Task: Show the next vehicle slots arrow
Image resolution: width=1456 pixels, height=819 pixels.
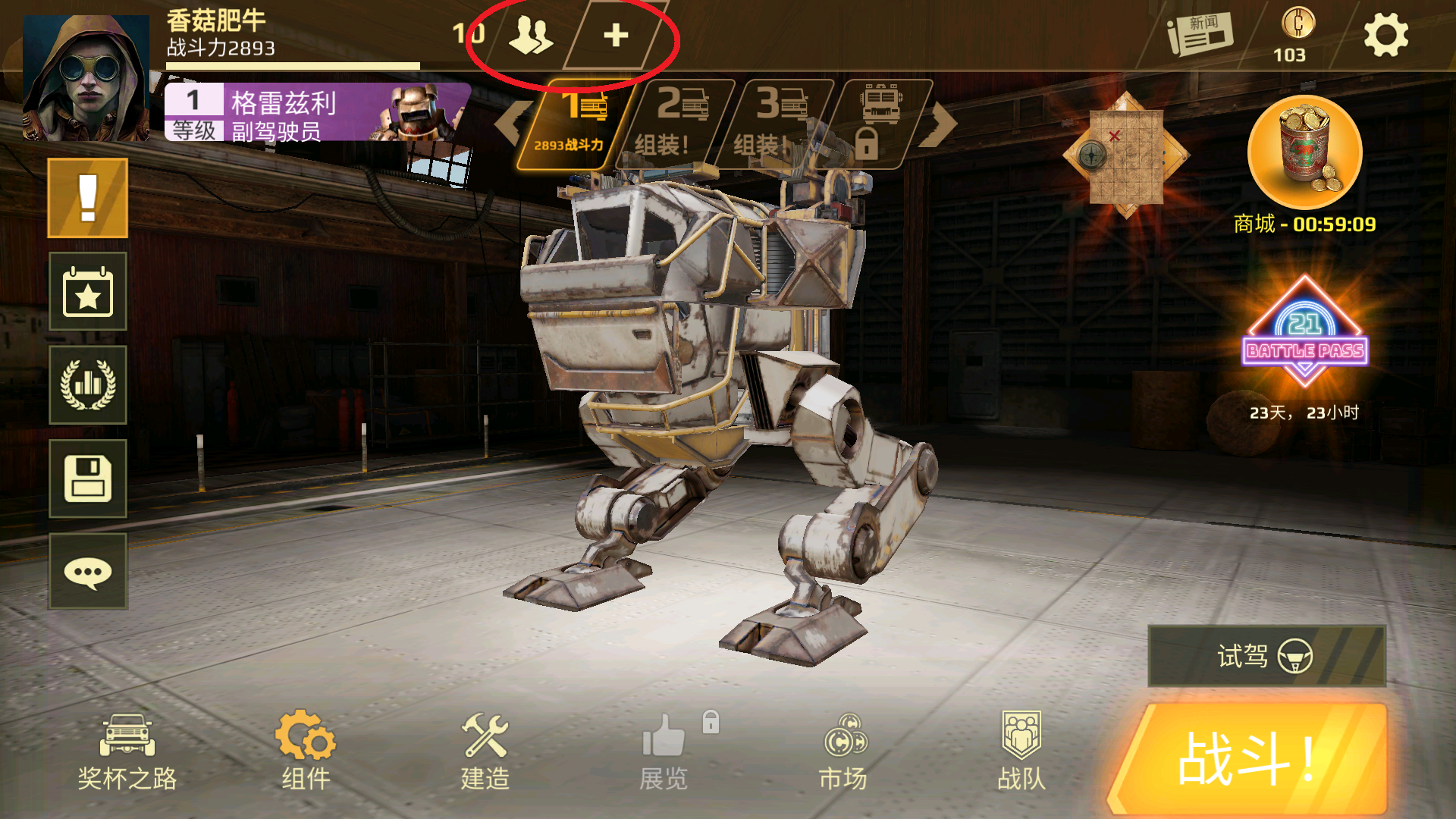Action: tap(940, 124)
